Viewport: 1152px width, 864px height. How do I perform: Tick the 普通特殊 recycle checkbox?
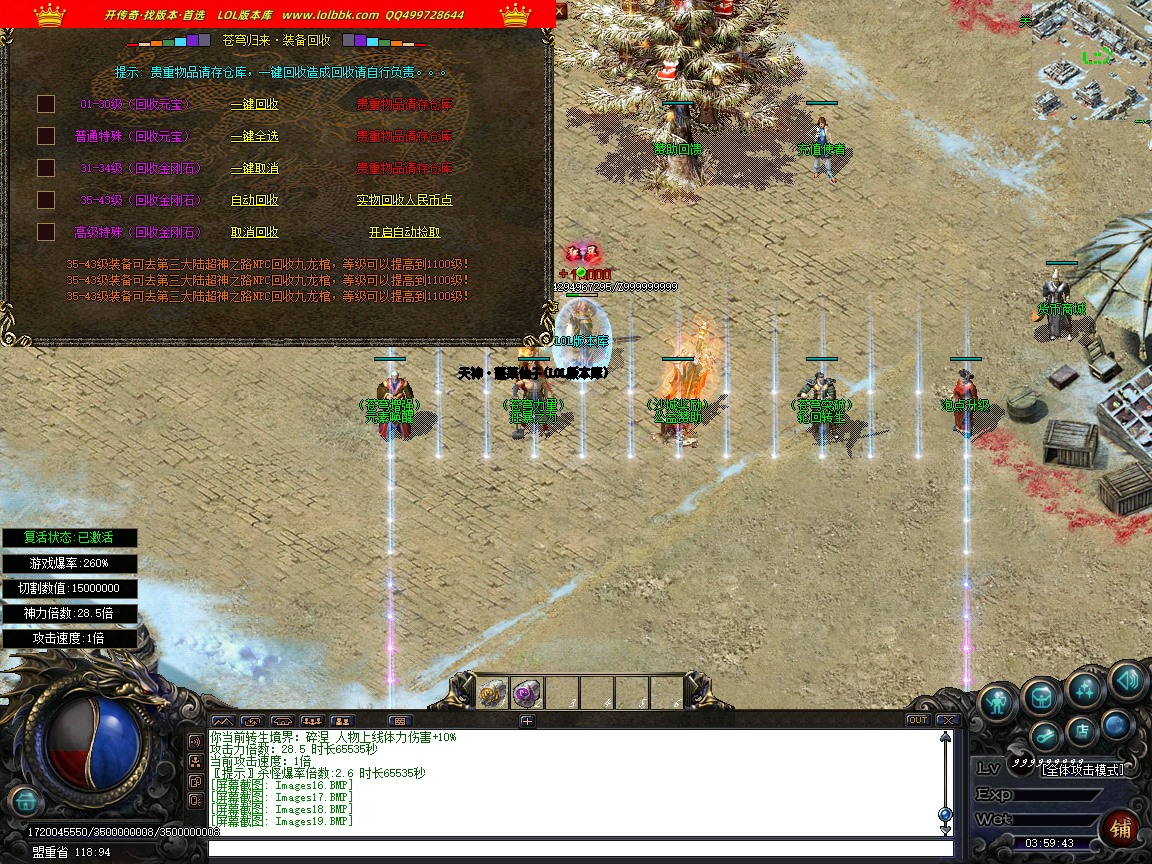(46, 136)
